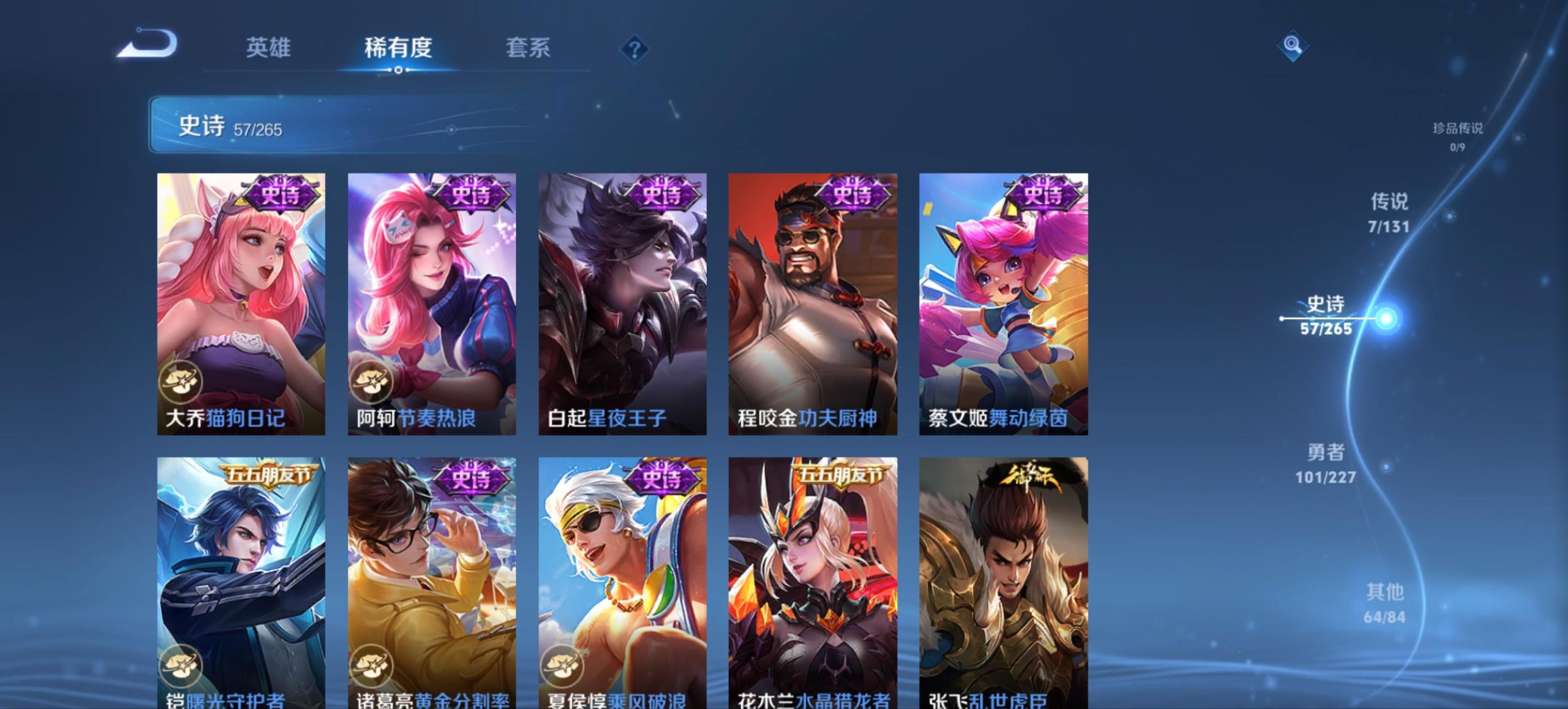
Task: Click the lottery badge on 大乔猫狗日记 card
Action: (x=183, y=381)
